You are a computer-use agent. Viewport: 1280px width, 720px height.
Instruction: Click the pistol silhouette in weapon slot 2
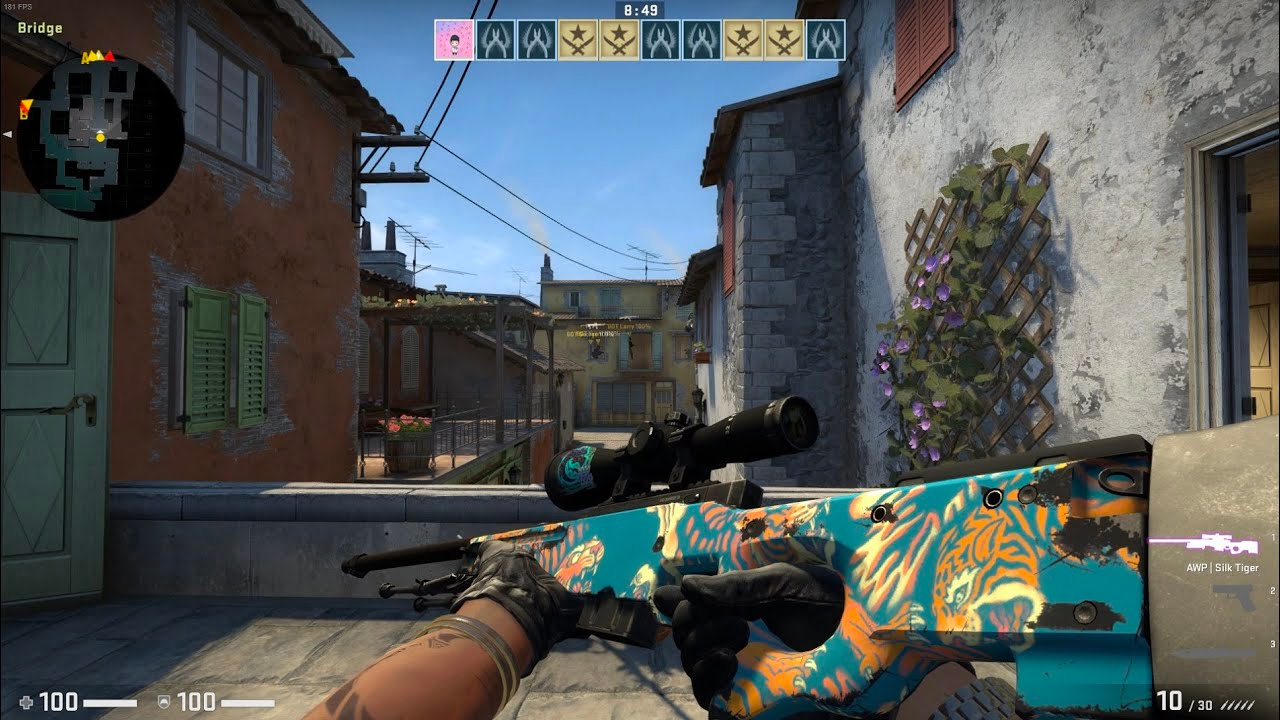(x=1232, y=597)
